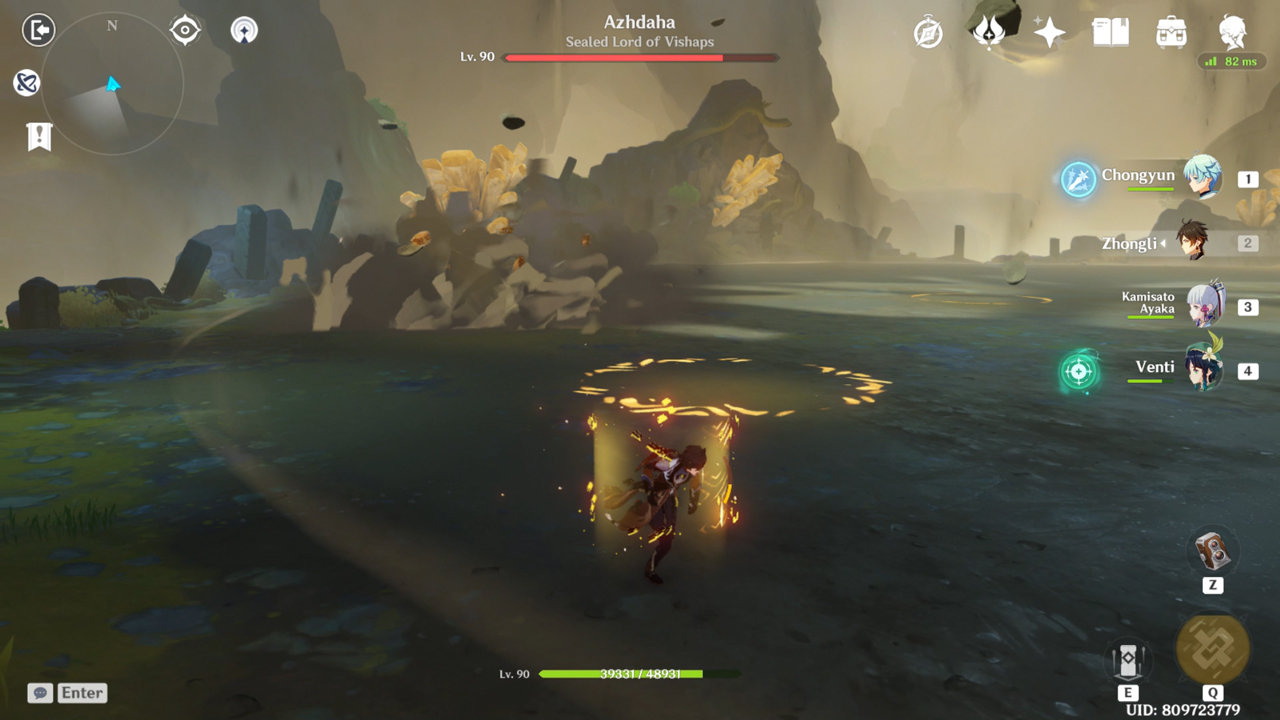The image size is (1280, 720).
Task: Unleash Zhongli's elemental burst
Action: (x=1212, y=649)
